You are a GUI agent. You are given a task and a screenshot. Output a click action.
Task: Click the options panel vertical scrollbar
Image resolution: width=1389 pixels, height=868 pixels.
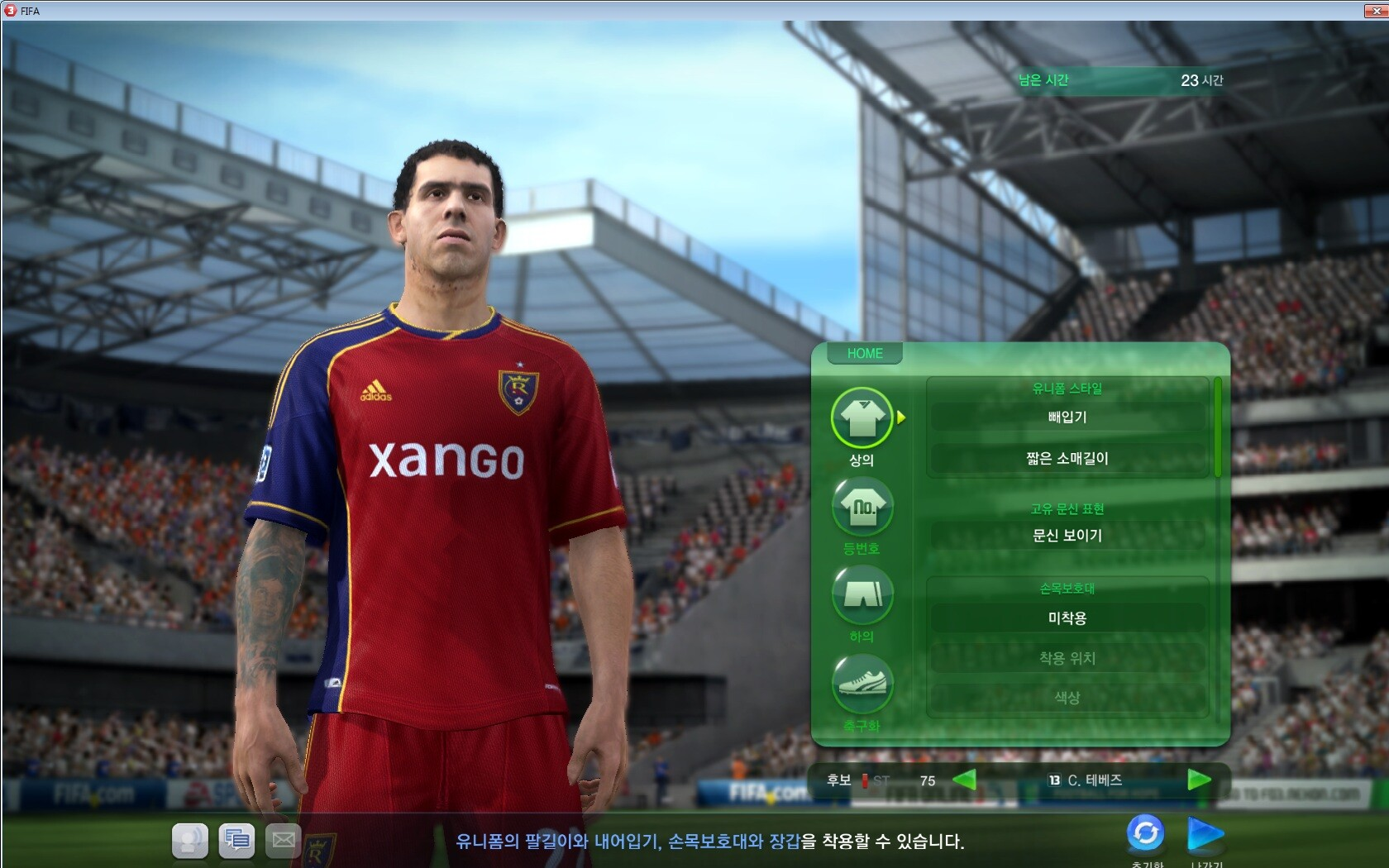(1217, 427)
